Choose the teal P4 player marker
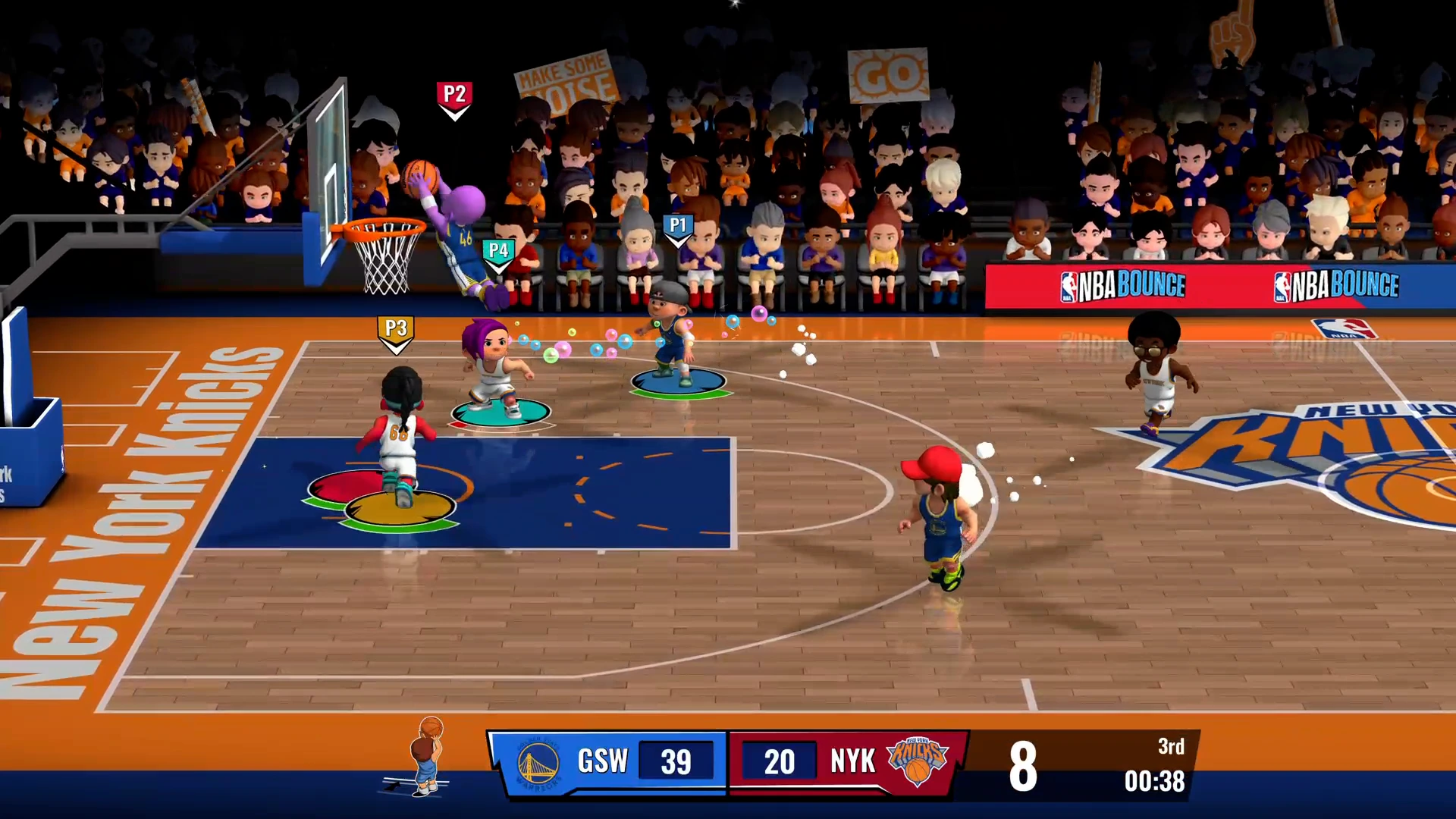The height and width of the screenshot is (819, 1456). [498, 253]
